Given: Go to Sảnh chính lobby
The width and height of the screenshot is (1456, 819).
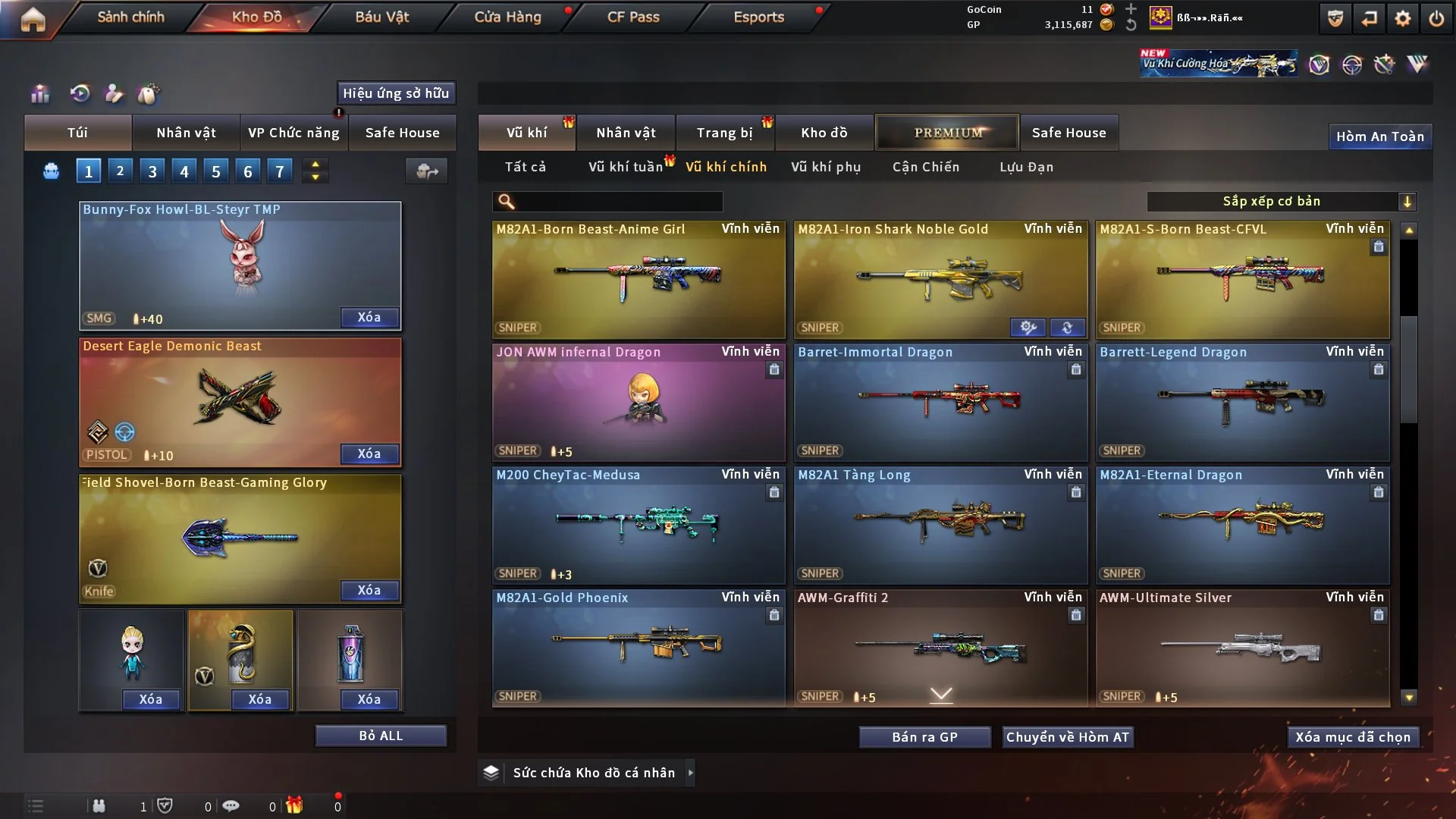Looking at the screenshot, I should coord(130,17).
